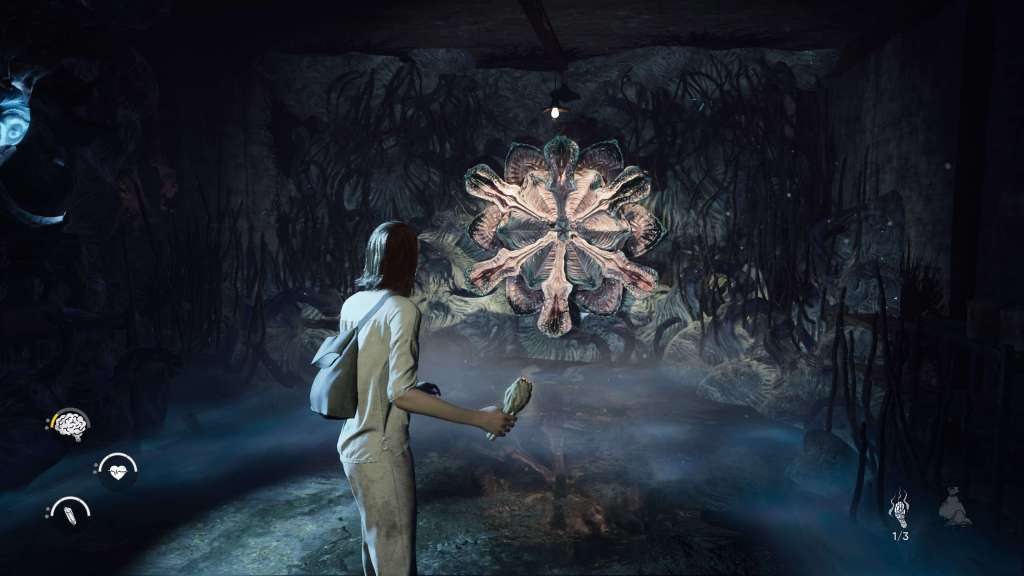Click the brain mind status icon
Viewport: 1024px width, 576px height.
coord(70,425)
